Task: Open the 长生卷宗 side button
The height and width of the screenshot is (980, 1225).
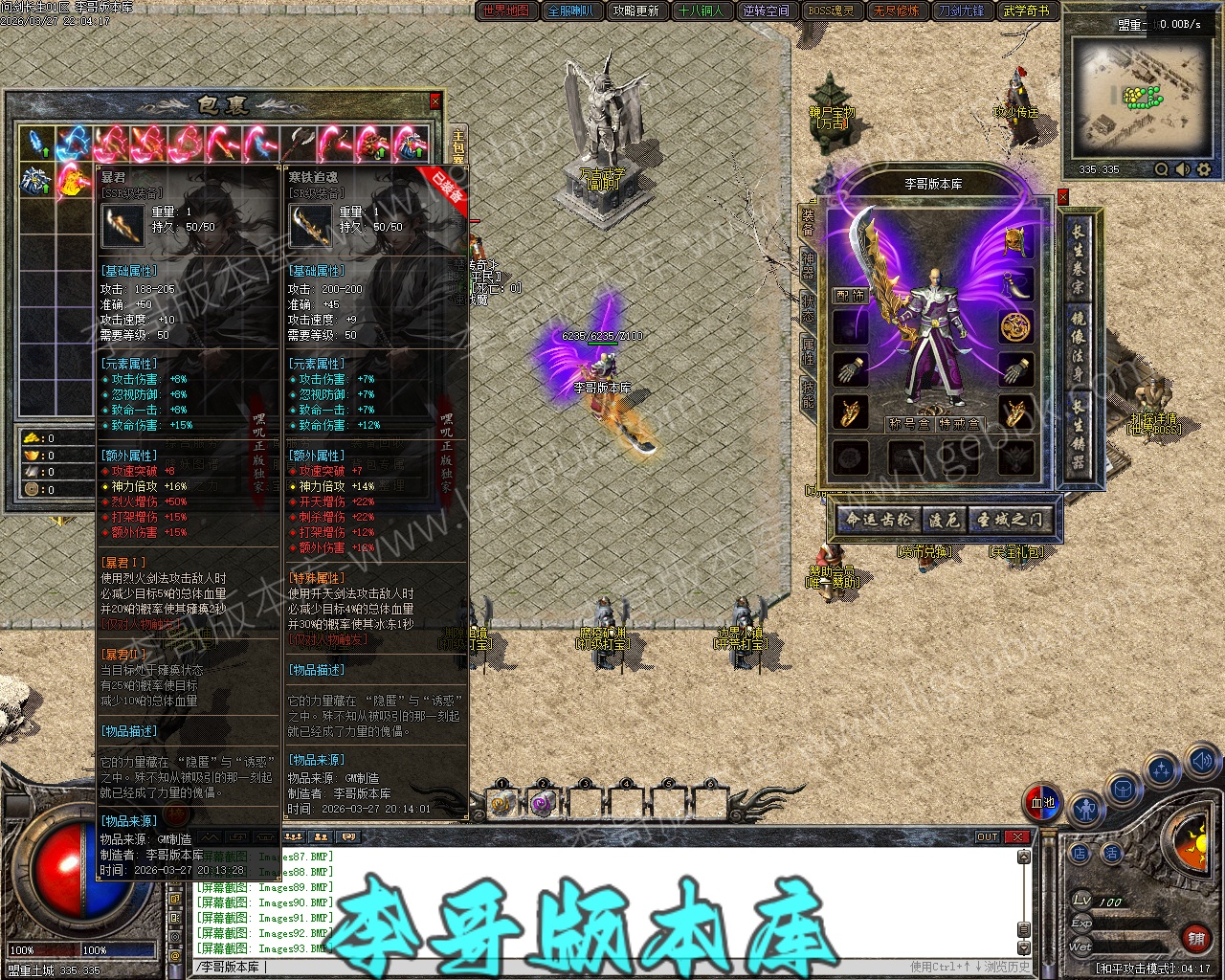Action: coord(1078,258)
